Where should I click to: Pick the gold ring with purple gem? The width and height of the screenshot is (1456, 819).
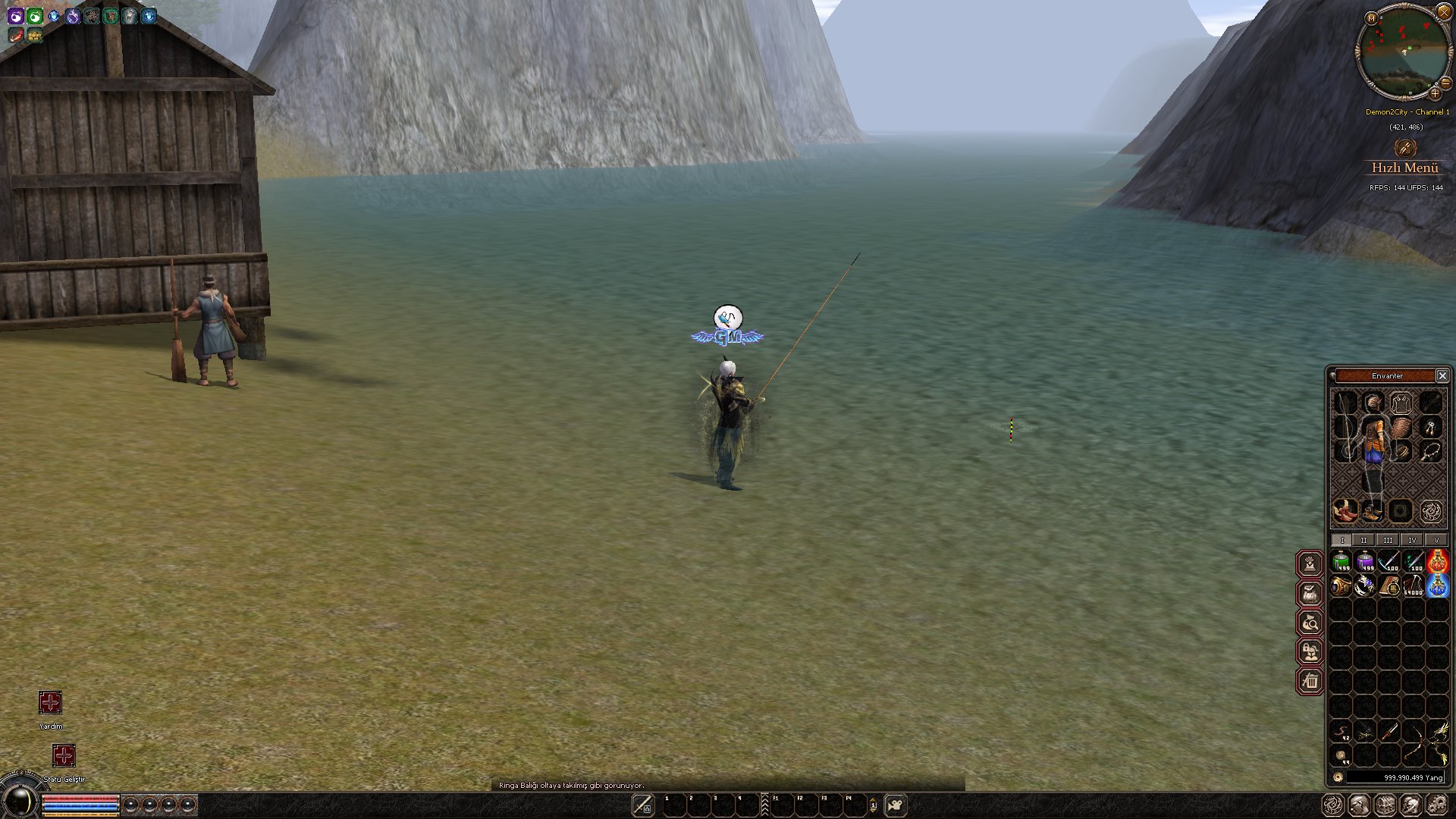(x=1341, y=585)
